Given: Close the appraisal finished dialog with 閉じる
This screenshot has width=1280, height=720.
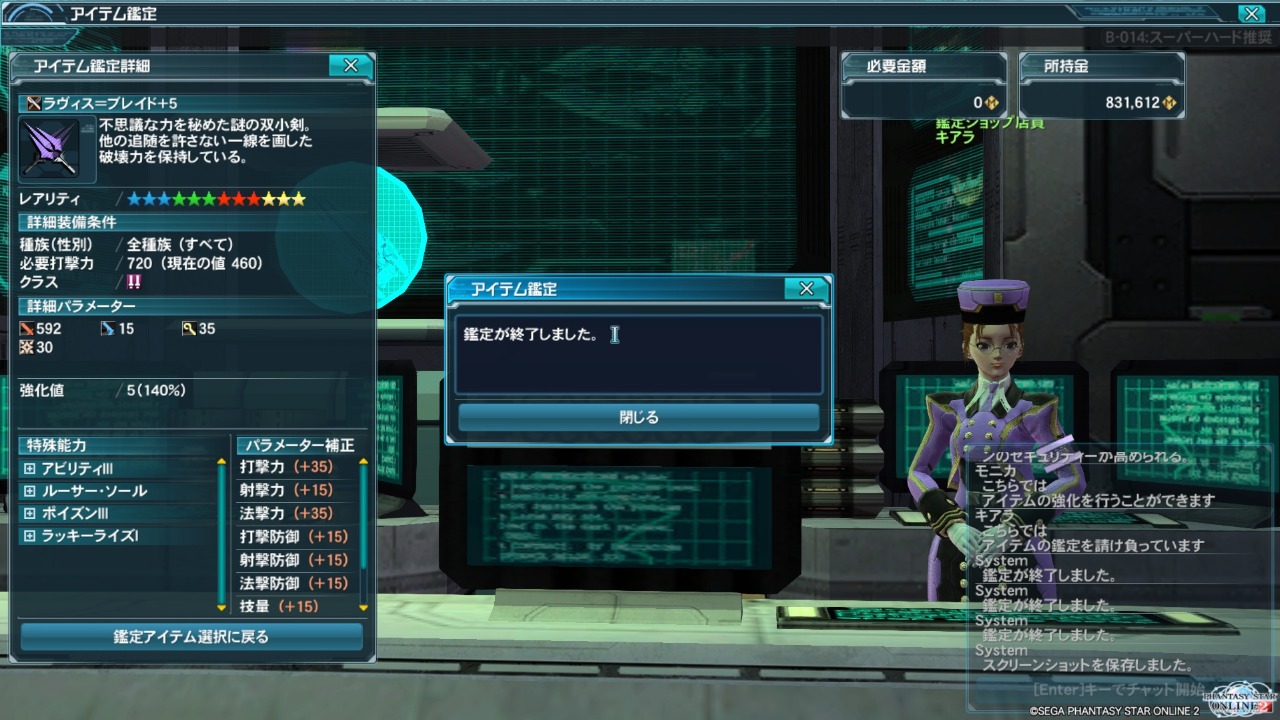Looking at the screenshot, I should [x=638, y=418].
